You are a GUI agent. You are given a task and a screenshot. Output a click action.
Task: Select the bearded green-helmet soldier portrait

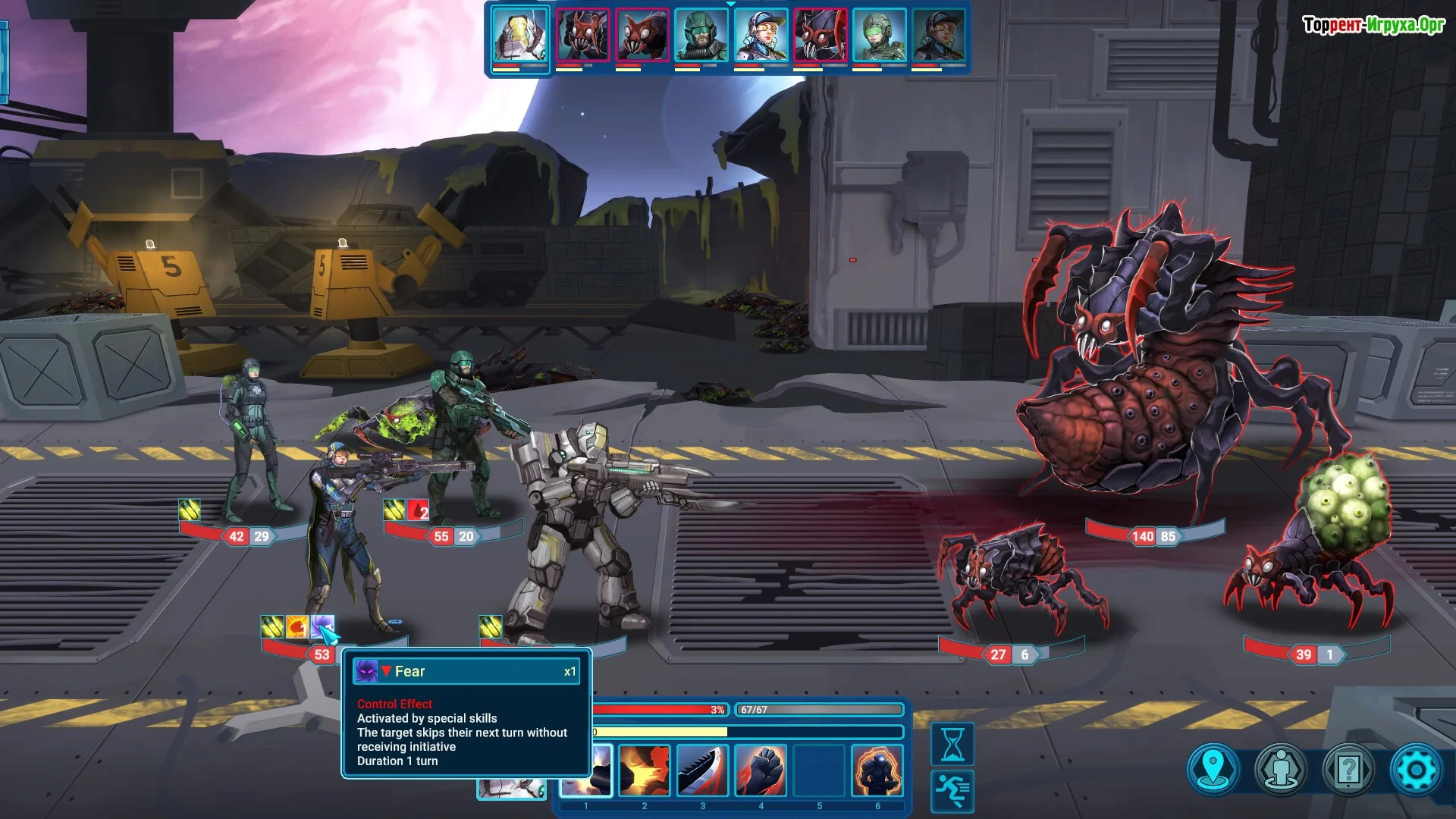click(701, 35)
